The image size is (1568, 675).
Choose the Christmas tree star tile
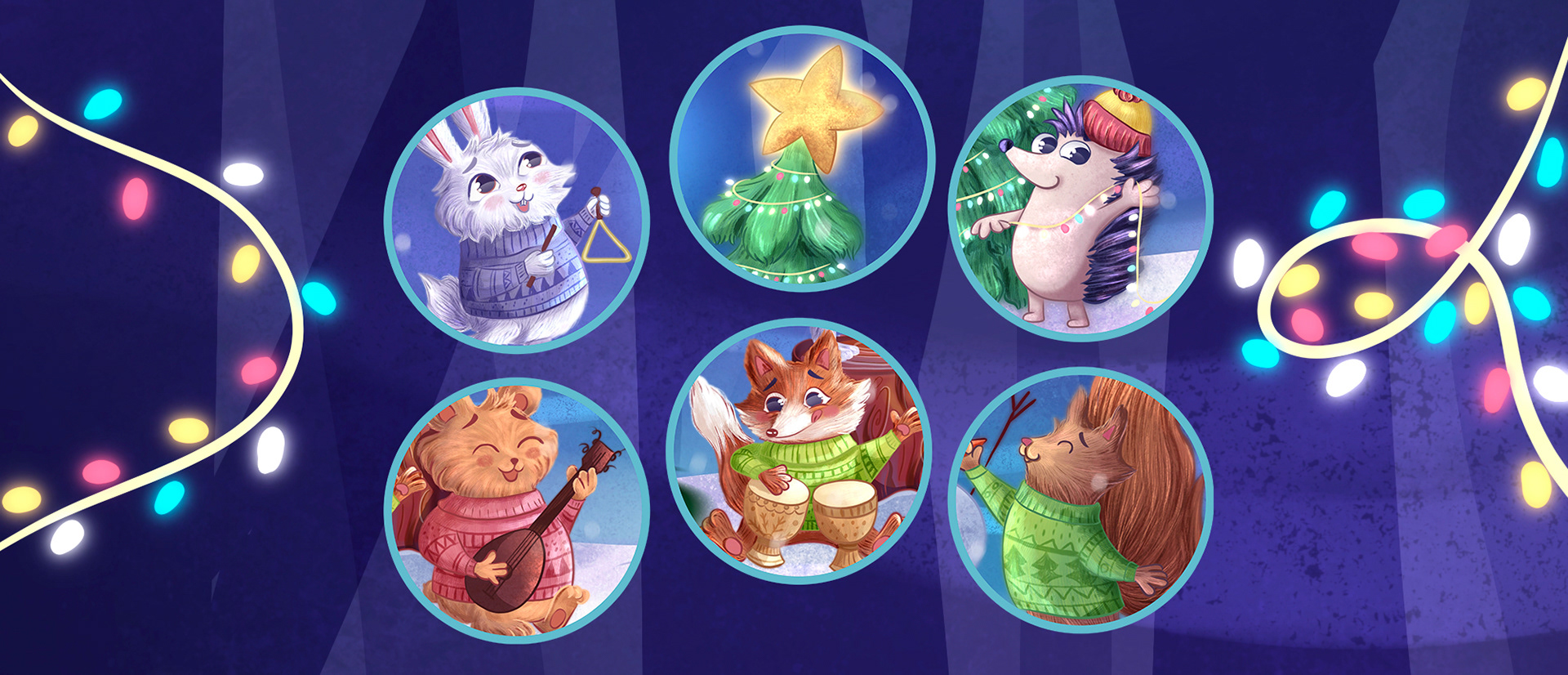802,159
